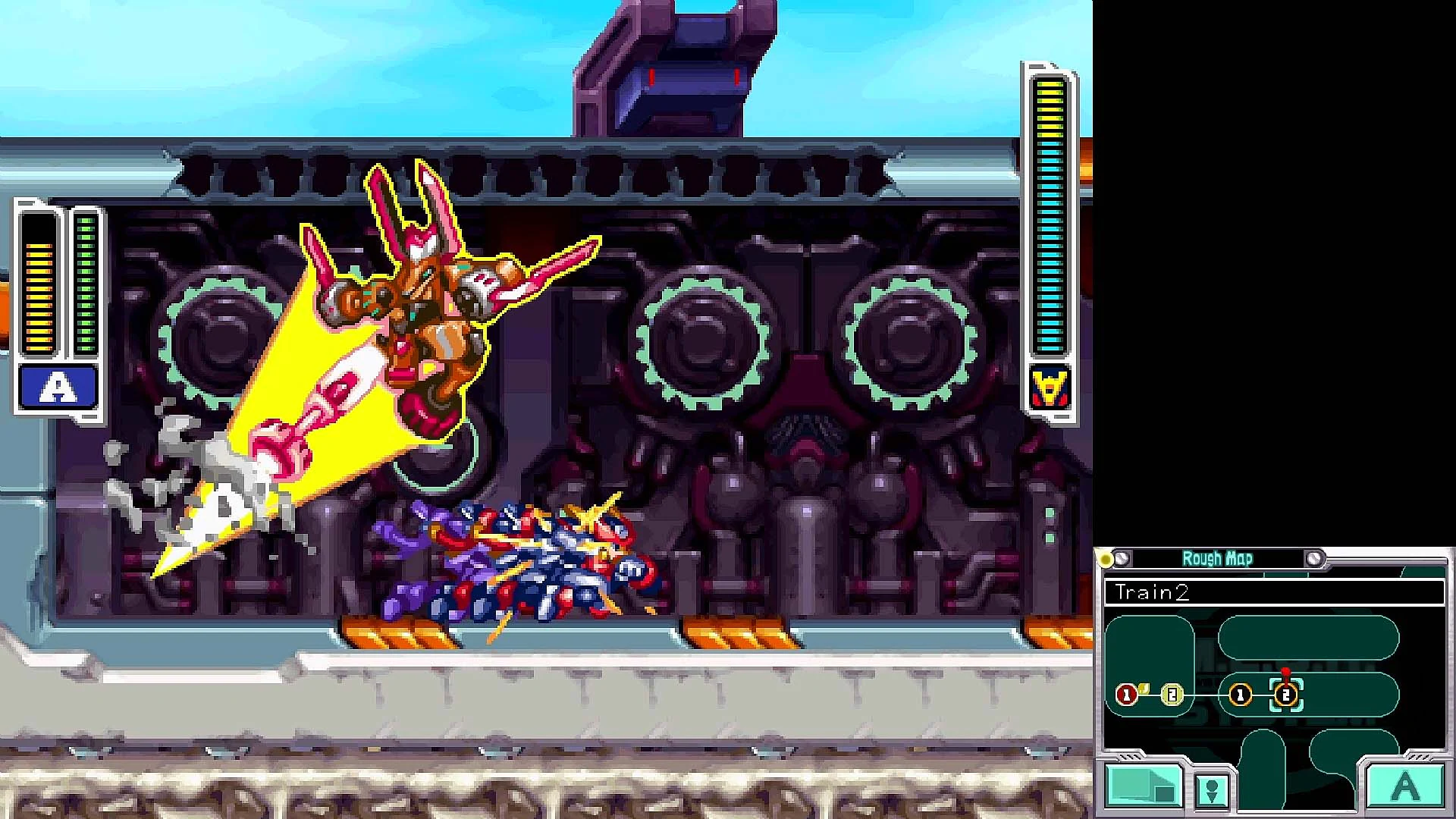Click the inverted A emblem on the right HUD
The width and height of the screenshot is (1456, 819).
click(x=1049, y=385)
